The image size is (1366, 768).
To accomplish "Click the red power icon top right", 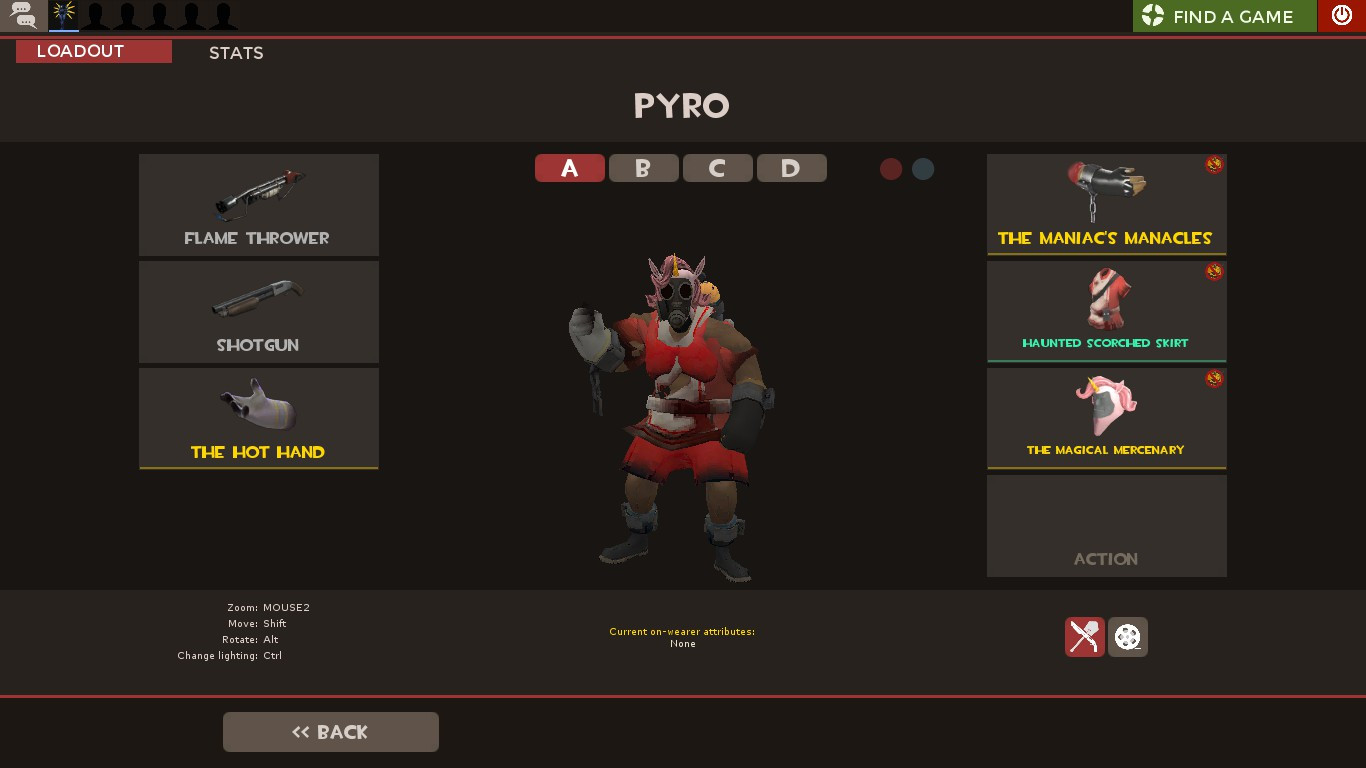I will click(x=1341, y=15).
